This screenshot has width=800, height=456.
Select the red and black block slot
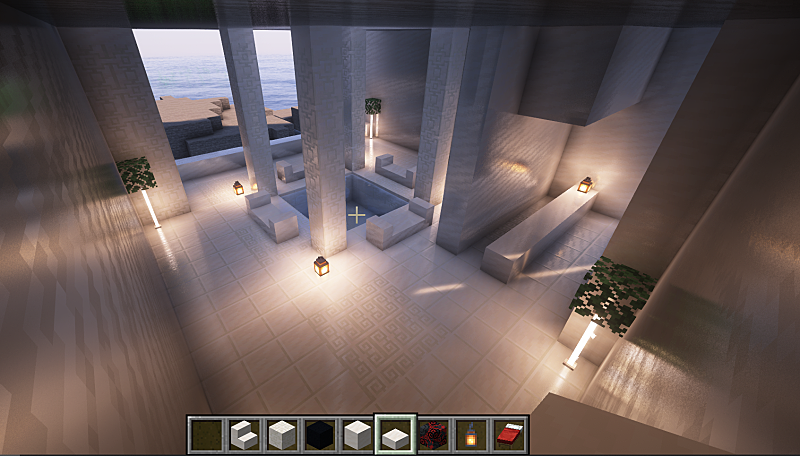tap(433, 434)
